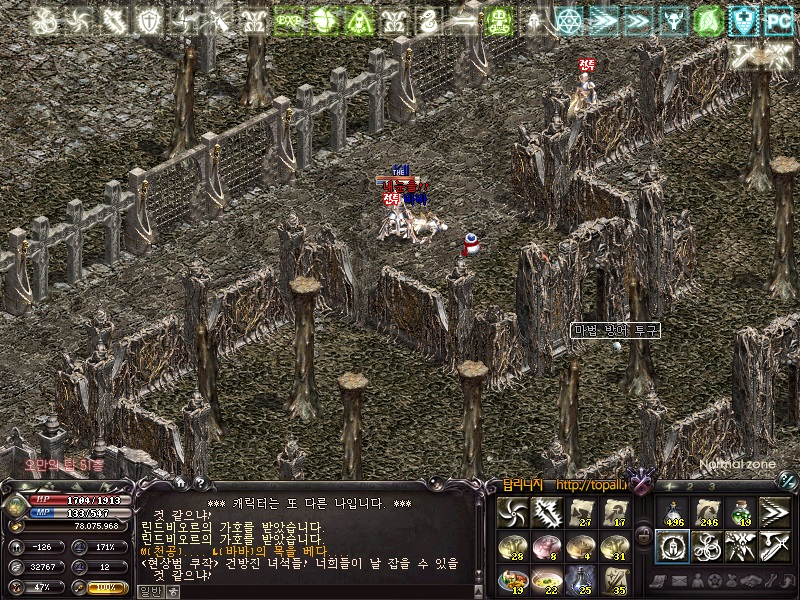Select the 일반 chat tab
The width and height of the screenshot is (800, 600).
[148, 591]
